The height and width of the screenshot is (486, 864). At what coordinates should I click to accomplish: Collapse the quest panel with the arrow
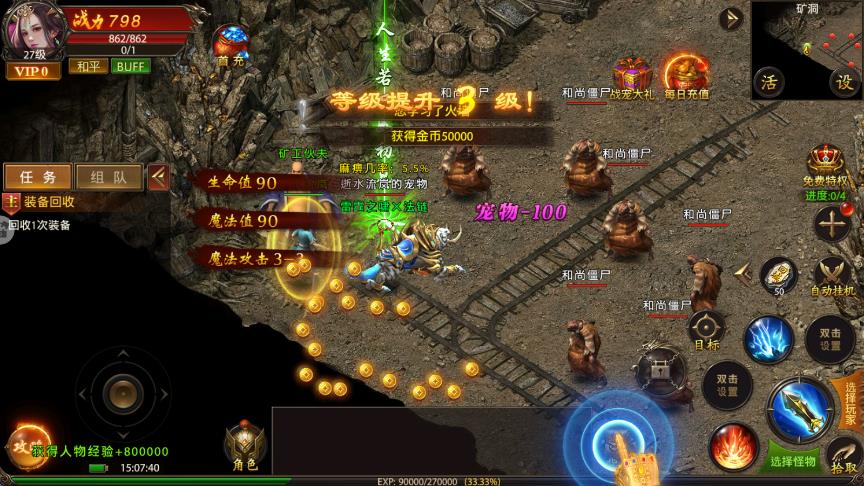pyautogui.click(x=158, y=177)
